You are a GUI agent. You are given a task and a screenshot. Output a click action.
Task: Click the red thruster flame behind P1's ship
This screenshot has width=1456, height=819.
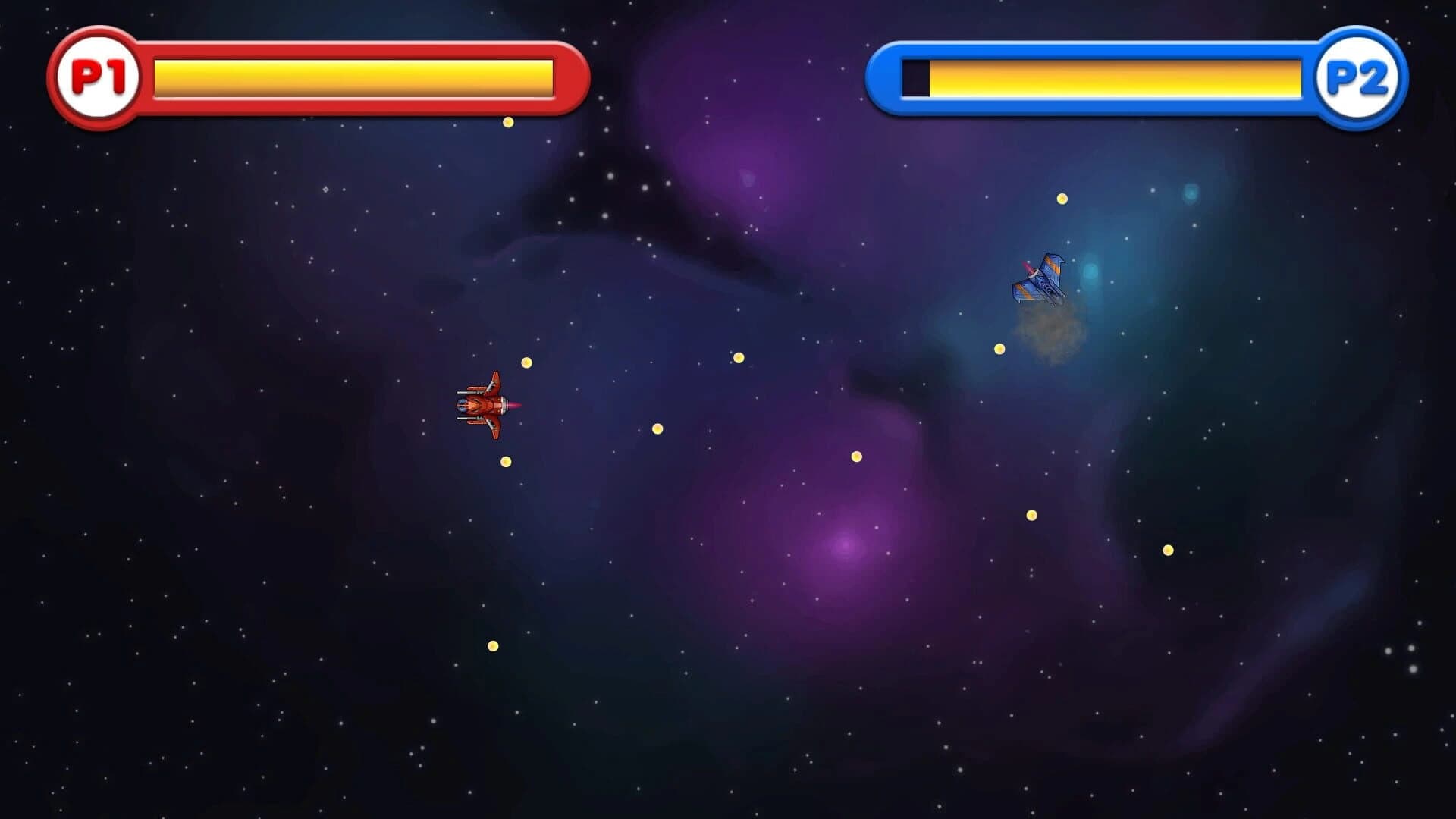pyautogui.click(x=514, y=406)
